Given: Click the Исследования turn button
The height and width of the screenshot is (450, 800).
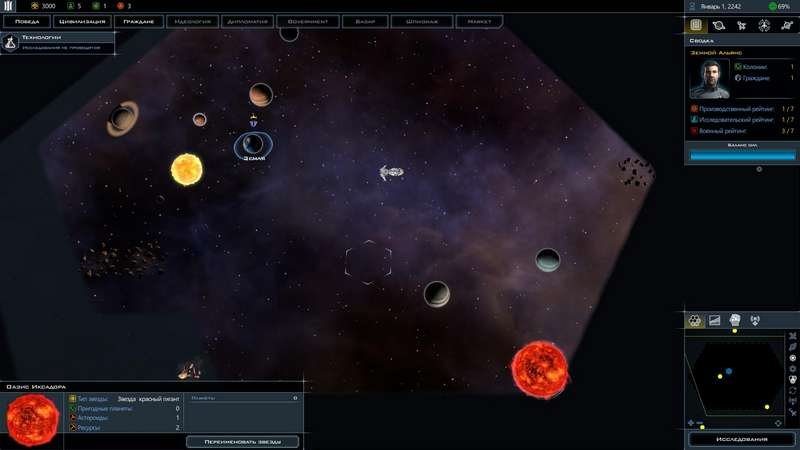Looking at the screenshot, I should tap(741, 439).
